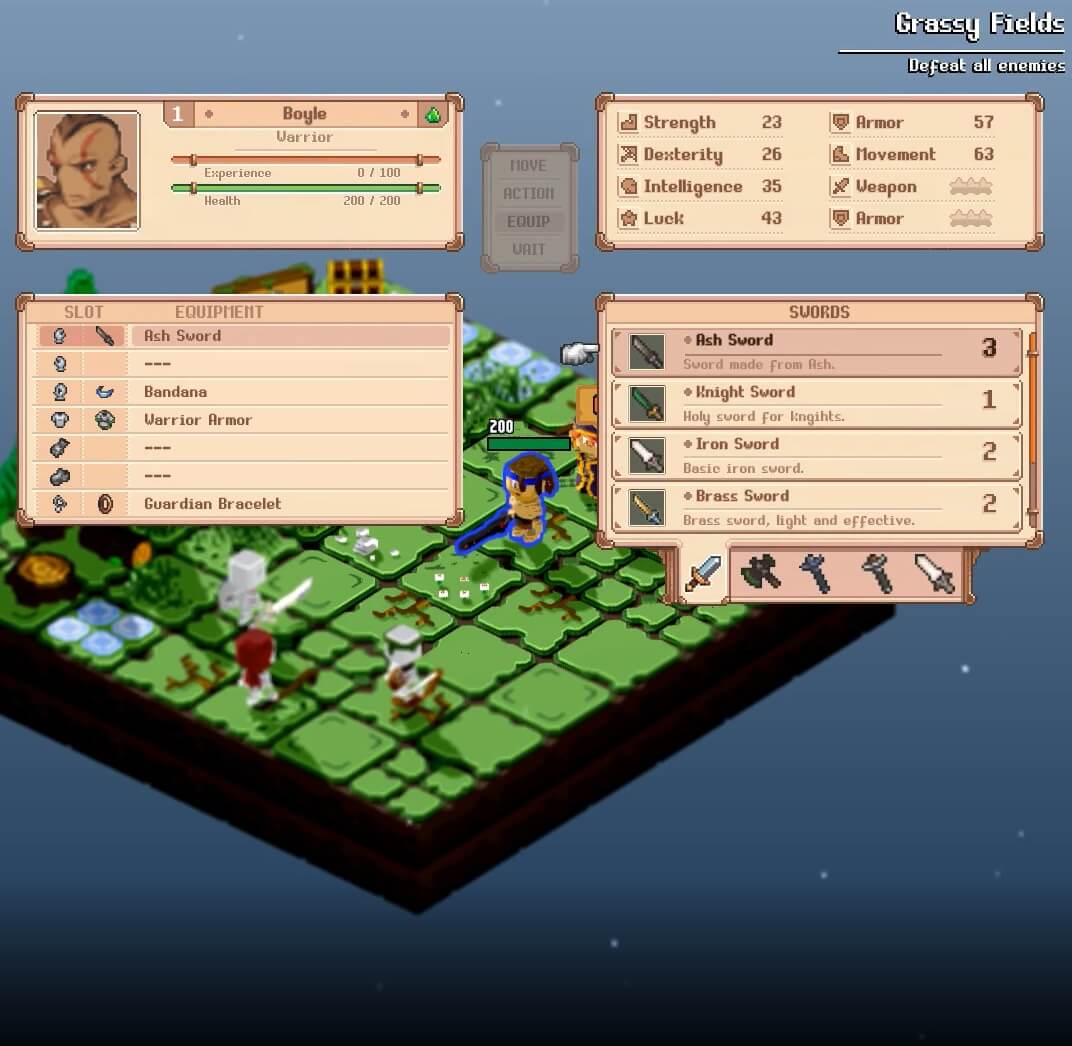Click Boyle's character portrait
This screenshot has height=1046, width=1072.
[x=87, y=171]
